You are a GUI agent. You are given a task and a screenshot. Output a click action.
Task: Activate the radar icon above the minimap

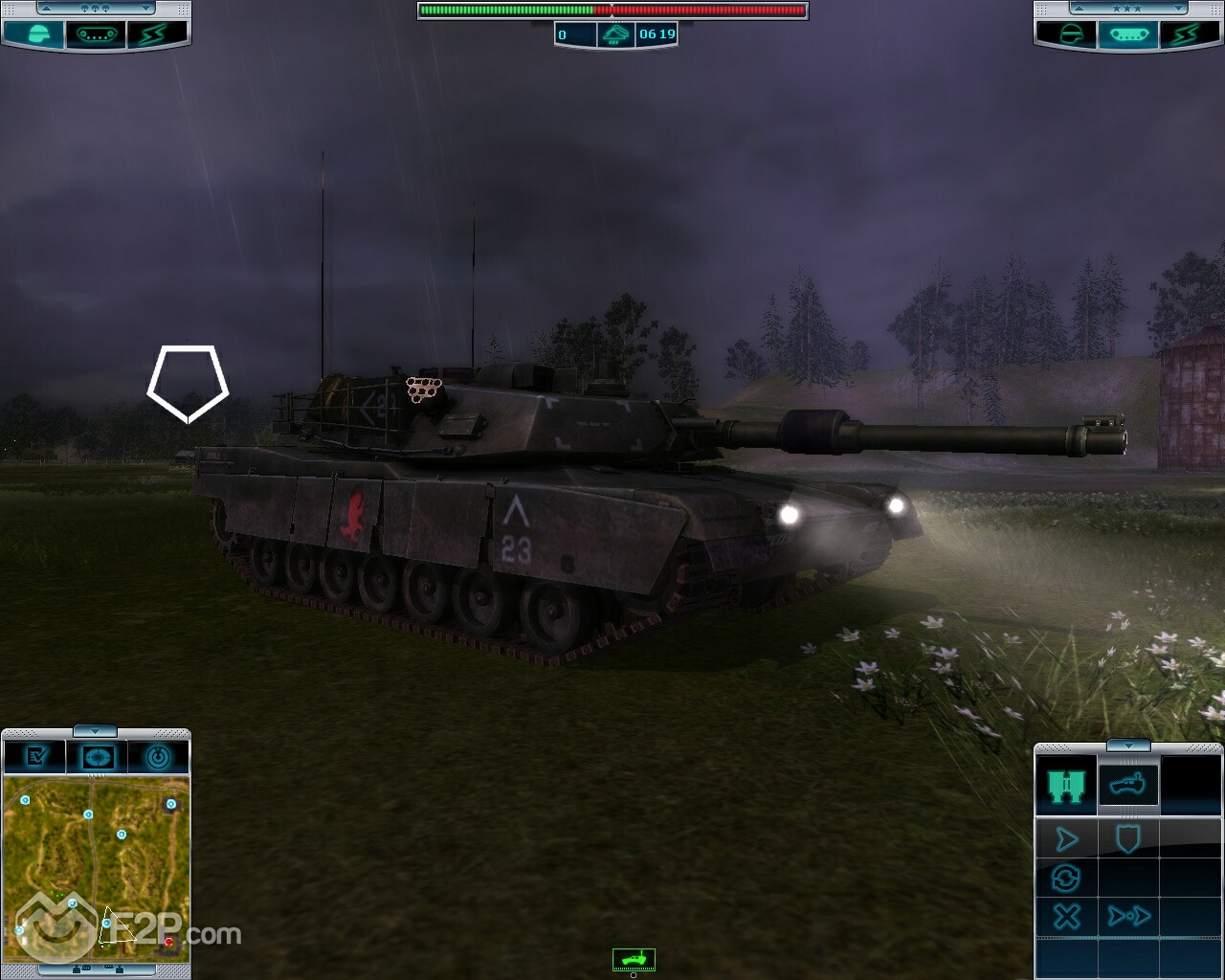pos(158,757)
